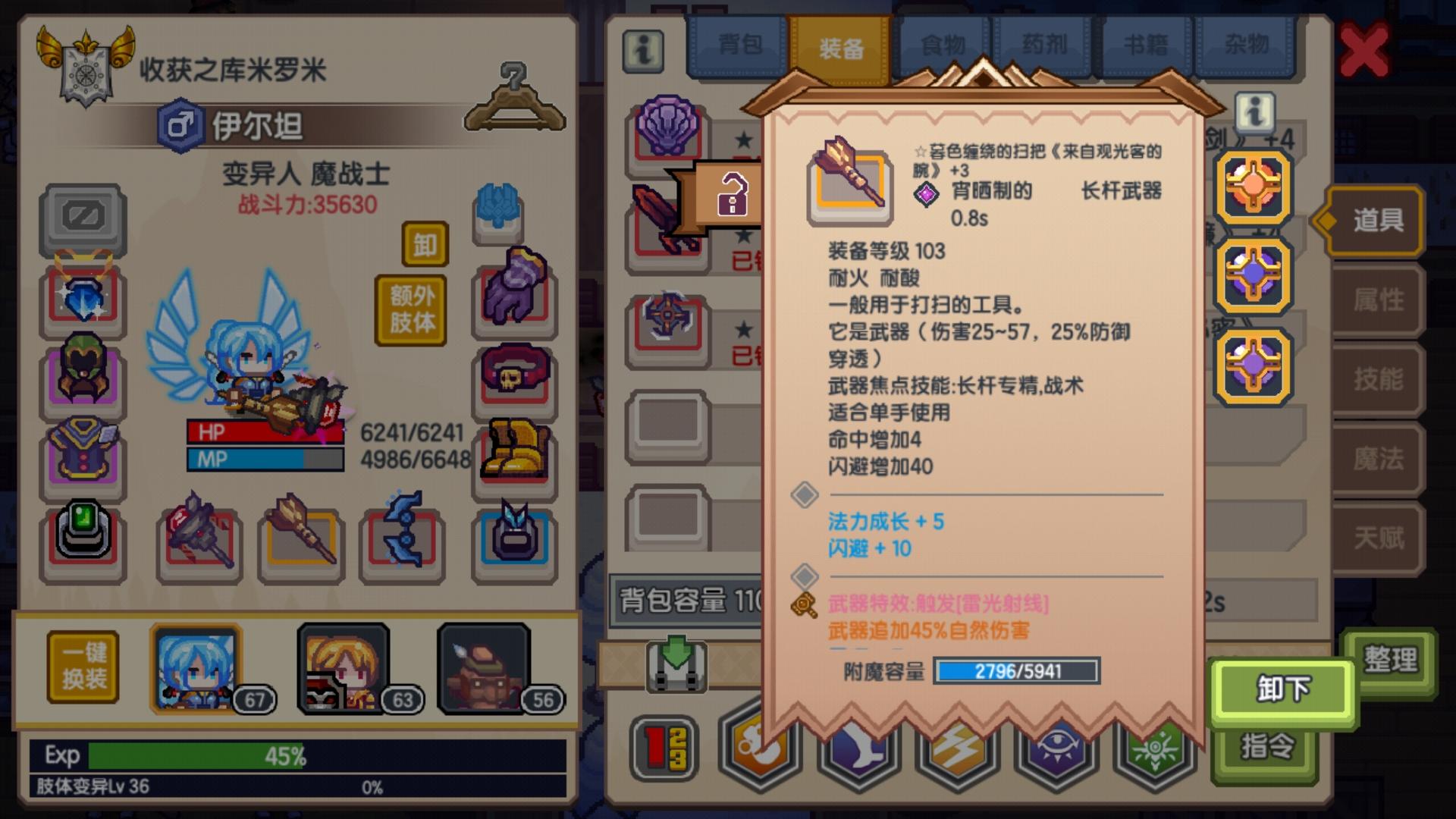Click the 附魔容量 enchant capacity bar
Viewport: 1456px width, 819px height.
click(x=1016, y=670)
